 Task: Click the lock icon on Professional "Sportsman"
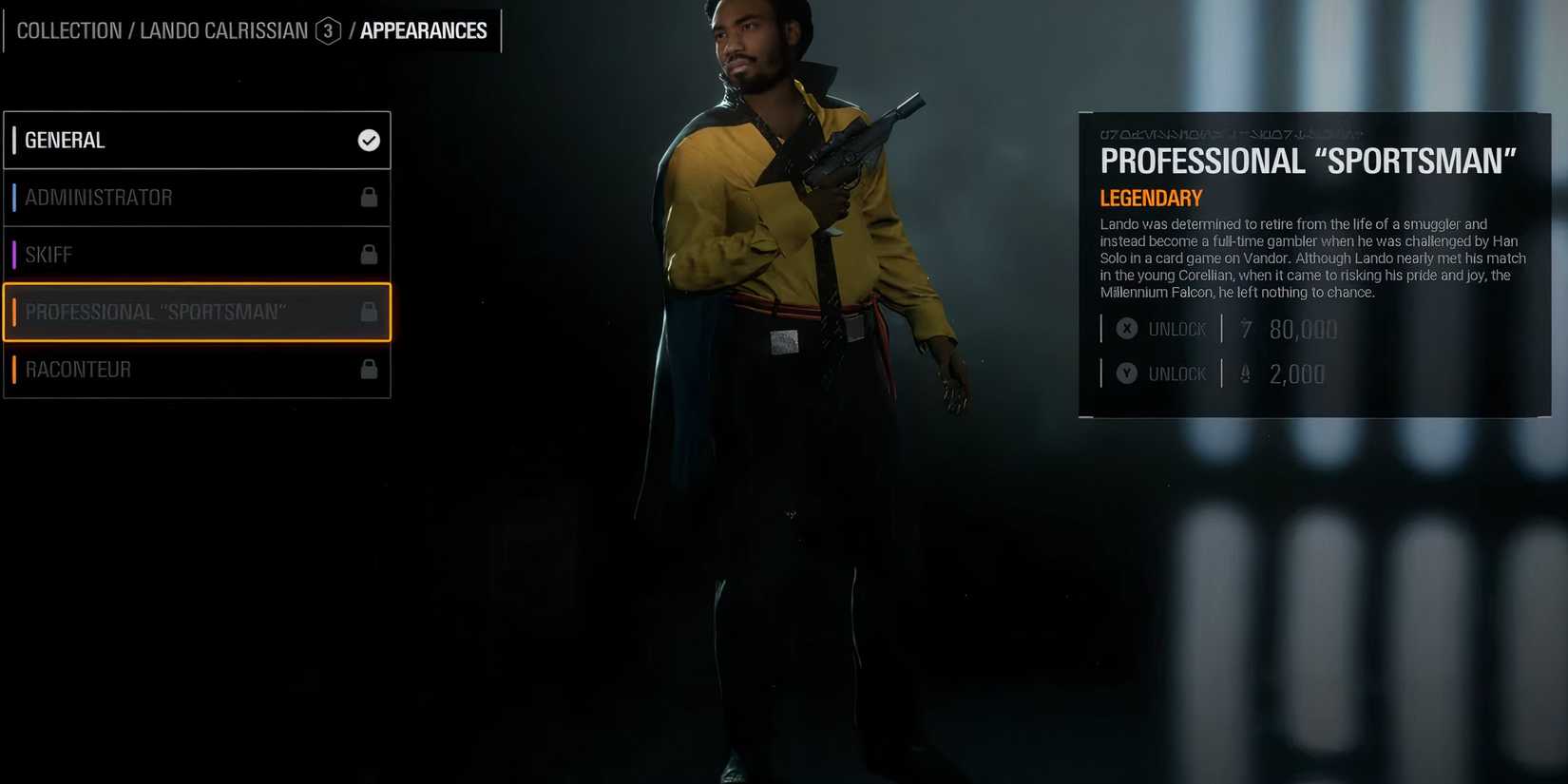[x=370, y=312]
